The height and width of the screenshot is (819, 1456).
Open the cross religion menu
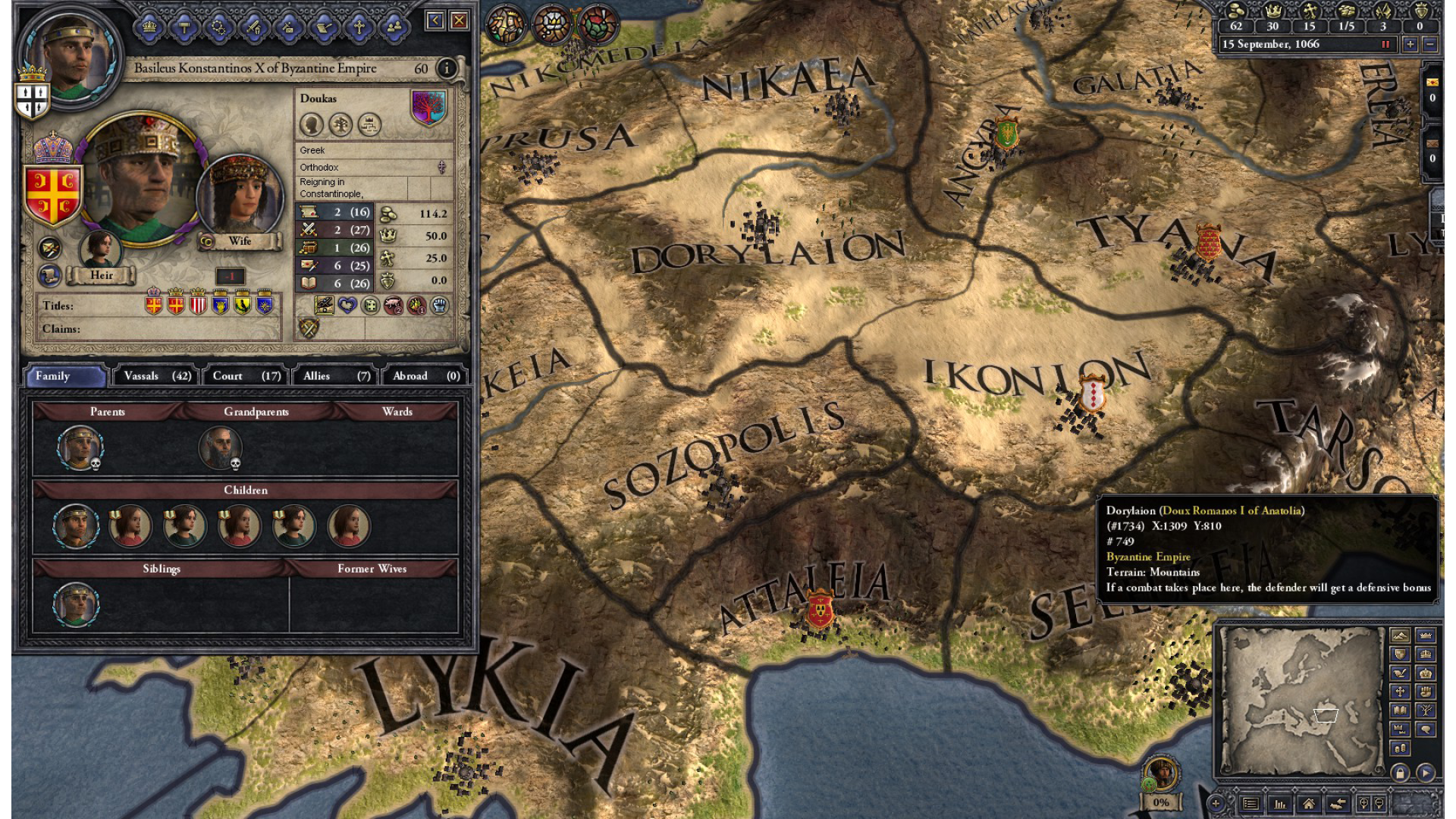pyautogui.click(x=359, y=28)
